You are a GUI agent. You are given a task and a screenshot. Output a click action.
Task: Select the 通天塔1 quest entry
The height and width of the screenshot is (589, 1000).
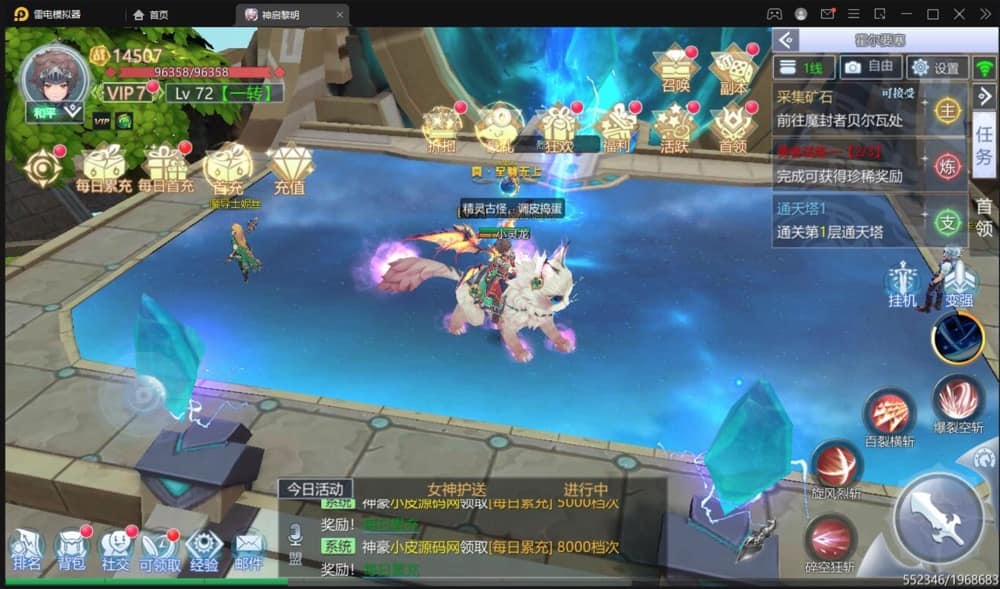[x=845, y=221]
